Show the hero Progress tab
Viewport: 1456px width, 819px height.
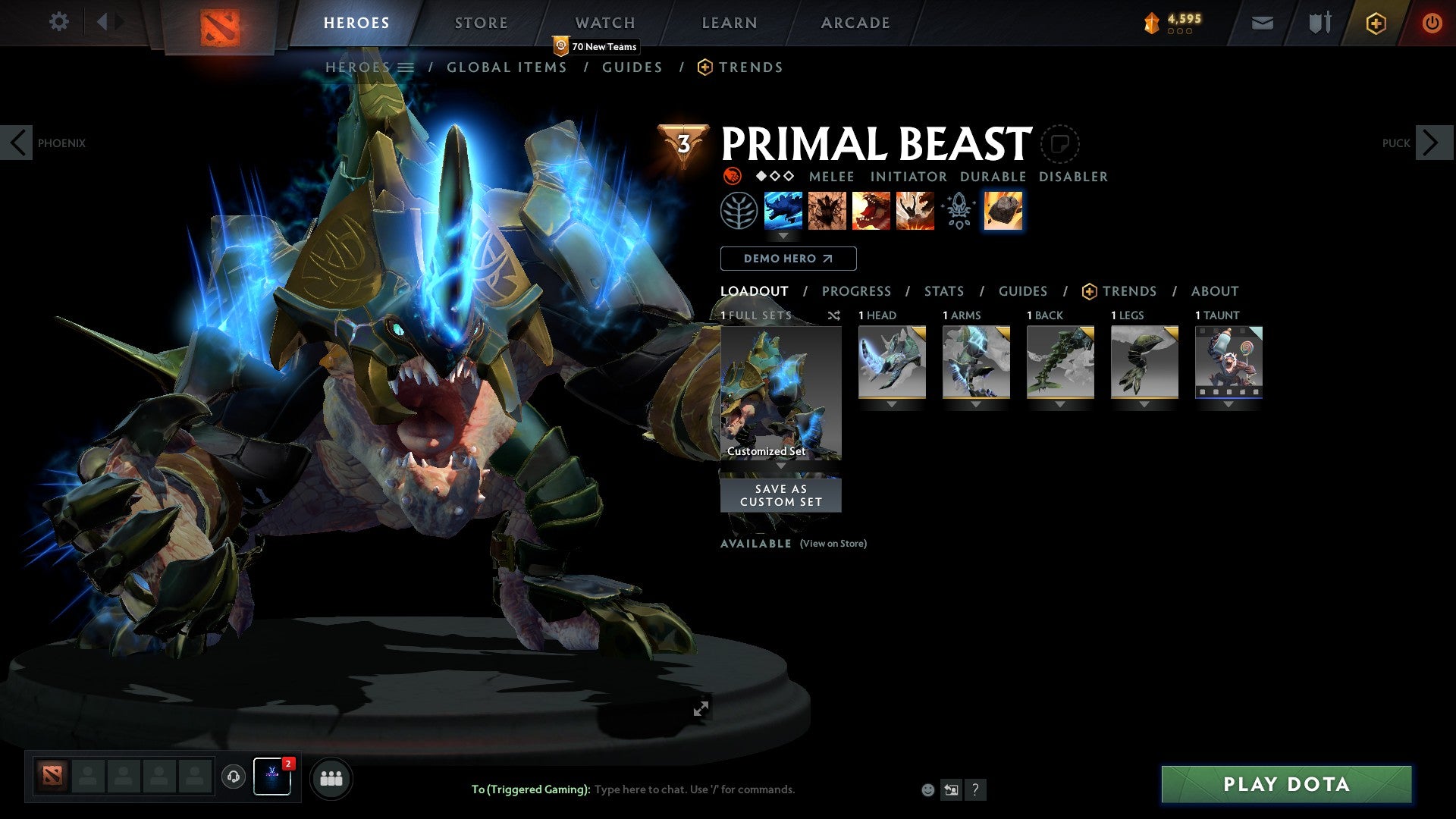click(x=856, y=291)
